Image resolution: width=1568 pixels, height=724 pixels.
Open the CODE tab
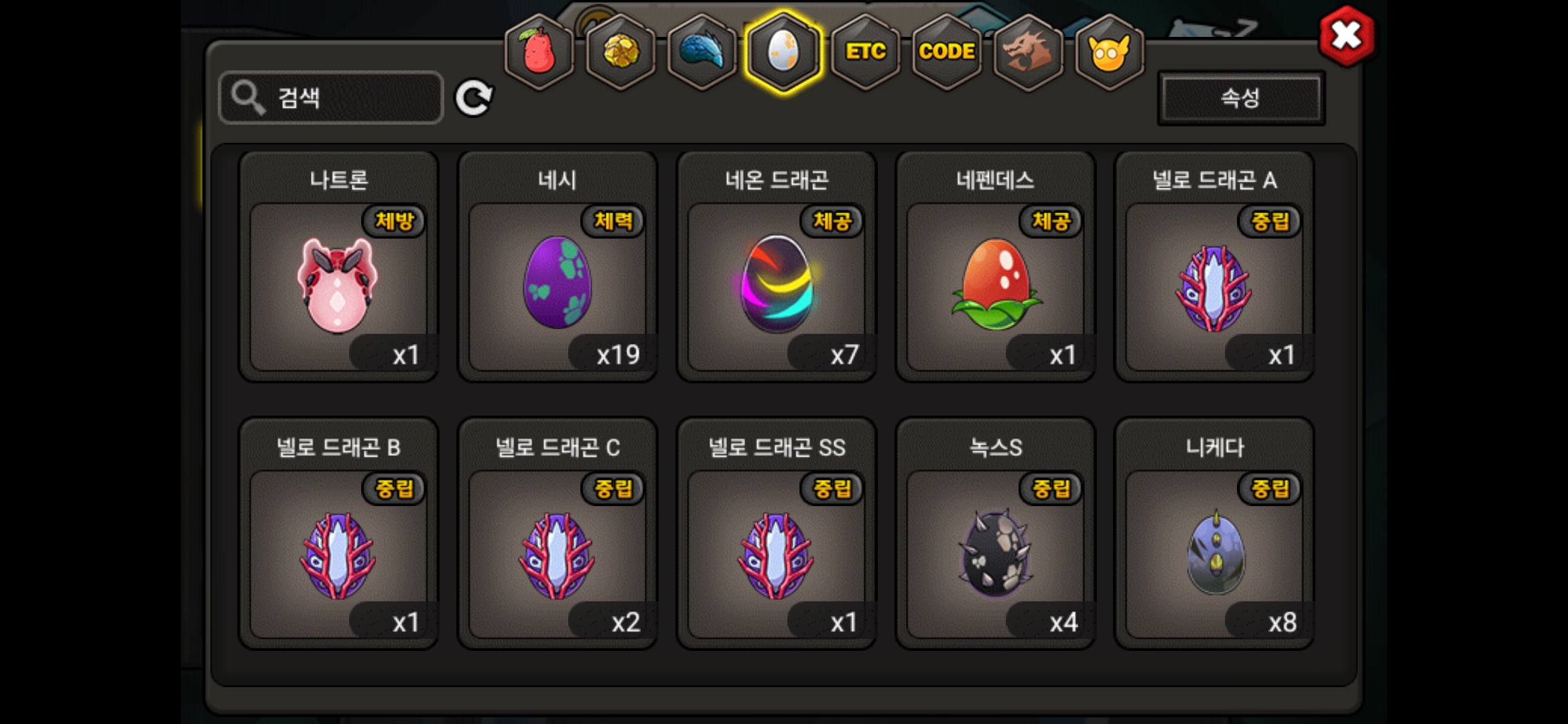[947, 52]
